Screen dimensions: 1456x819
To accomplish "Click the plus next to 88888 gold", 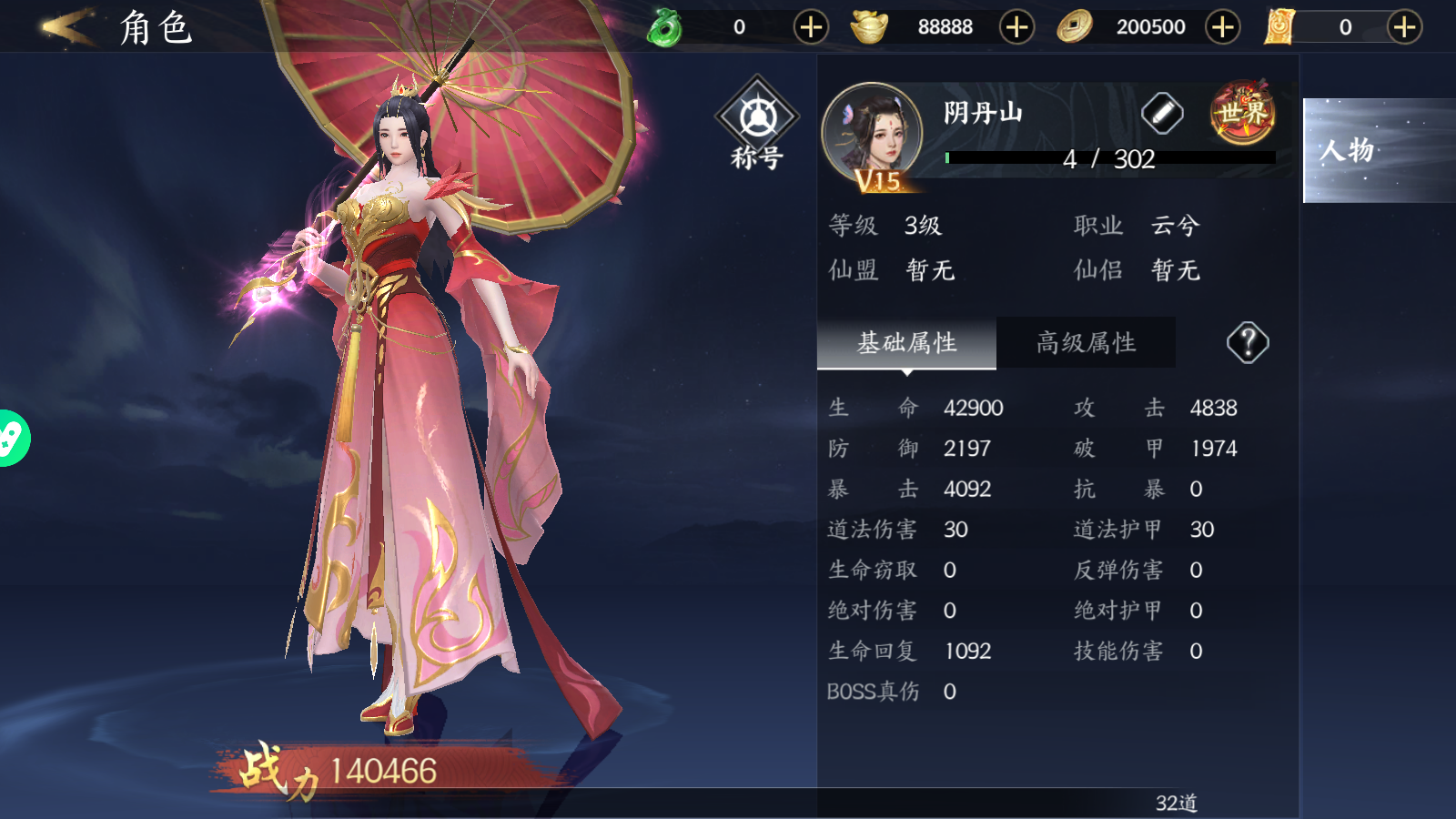I will pyautogui.click(x=1017, y=27).
